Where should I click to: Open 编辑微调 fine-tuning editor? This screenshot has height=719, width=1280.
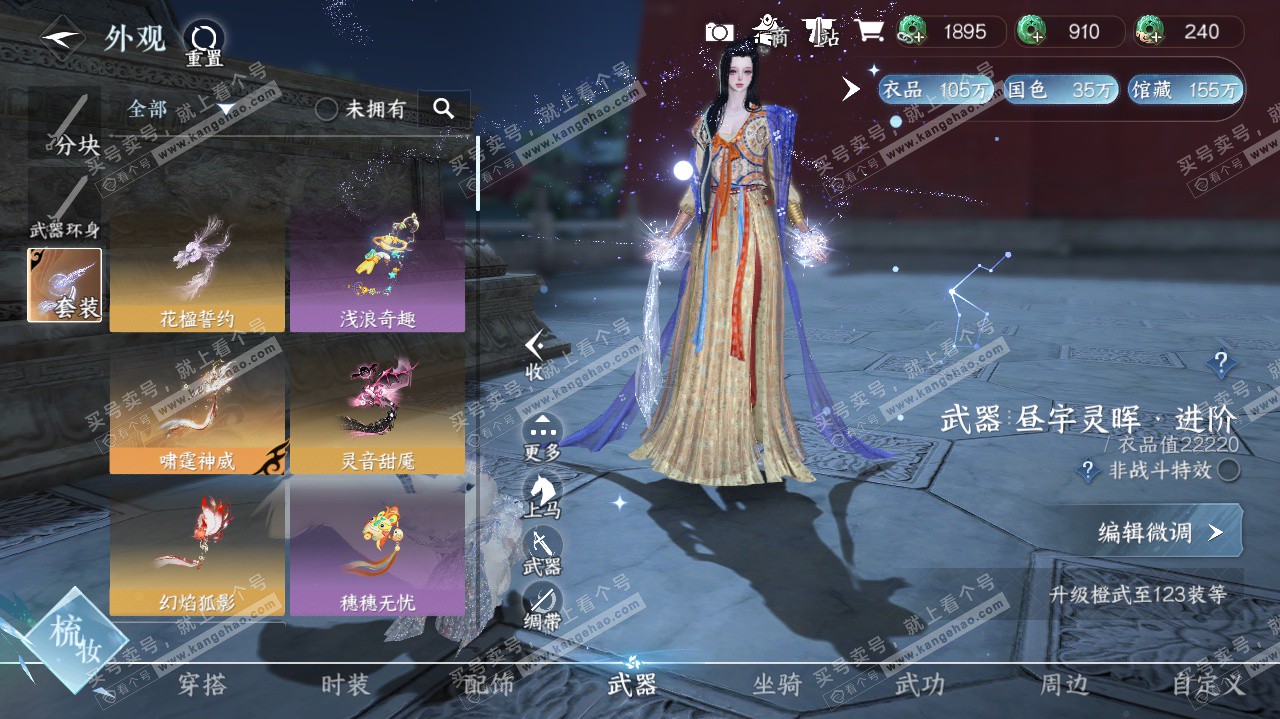[x=1158, y=532]
